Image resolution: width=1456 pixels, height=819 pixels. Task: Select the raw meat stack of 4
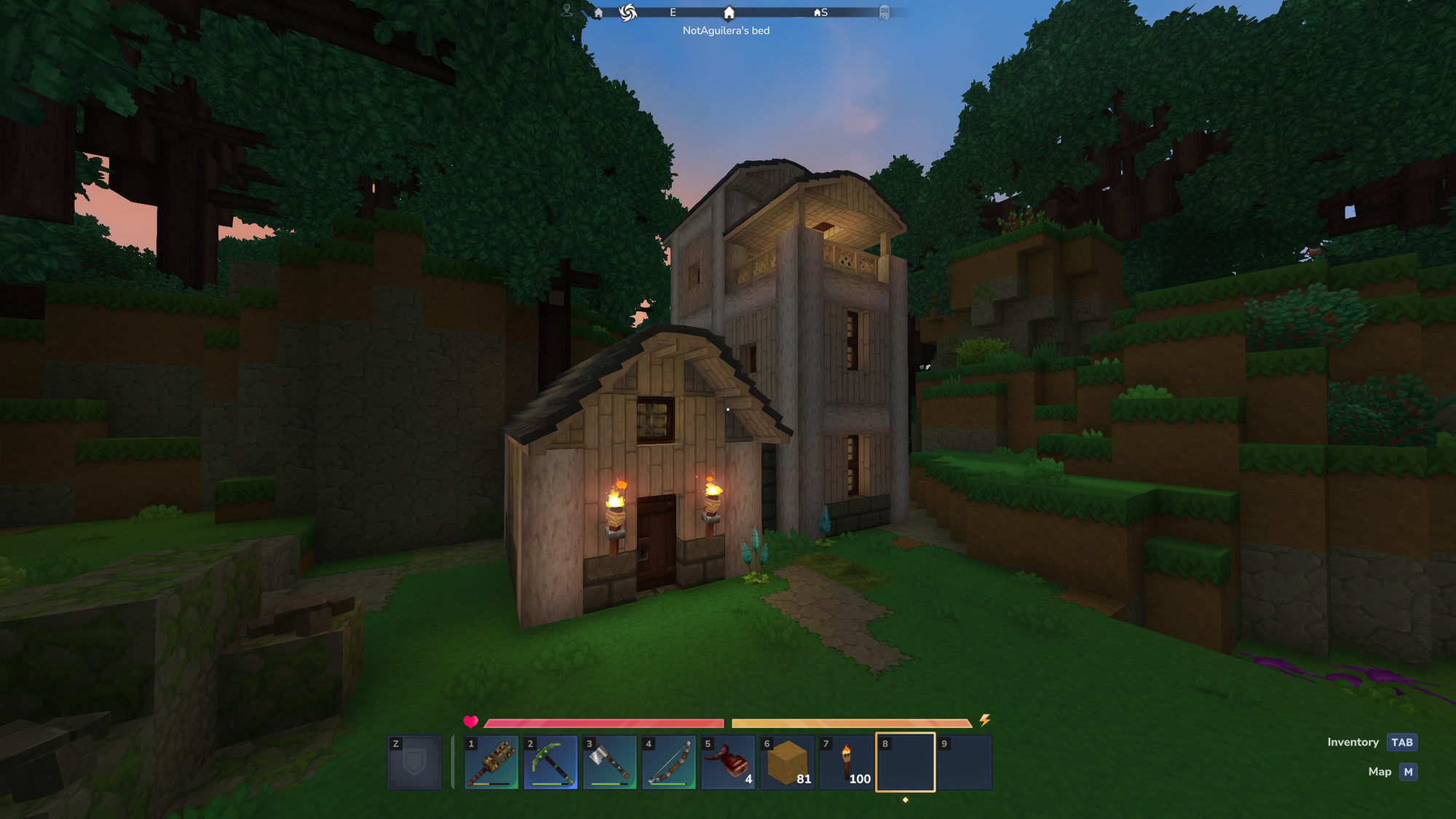point(728,762)
